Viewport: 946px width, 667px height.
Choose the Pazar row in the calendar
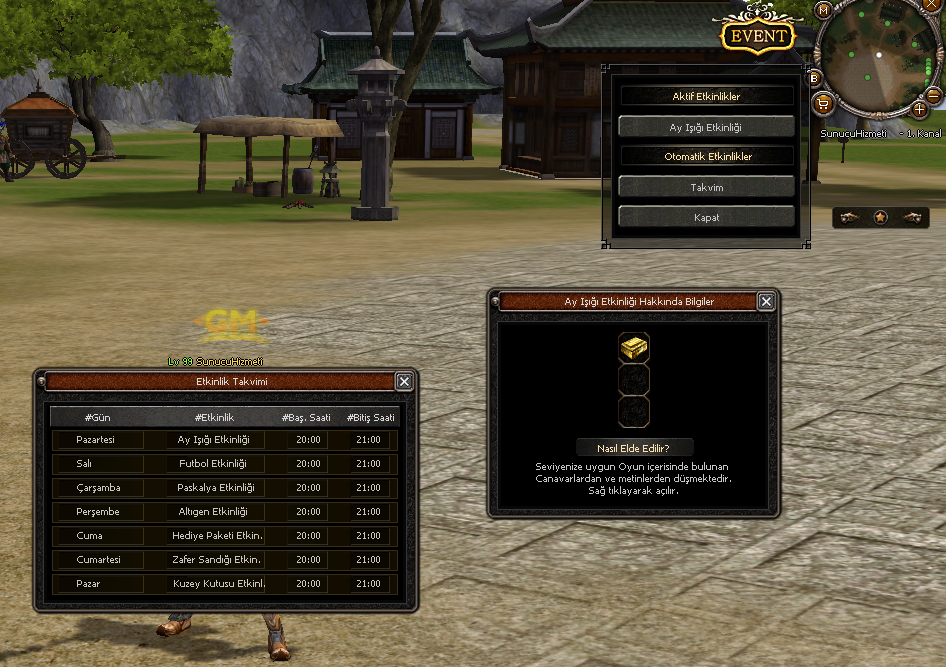97,584
